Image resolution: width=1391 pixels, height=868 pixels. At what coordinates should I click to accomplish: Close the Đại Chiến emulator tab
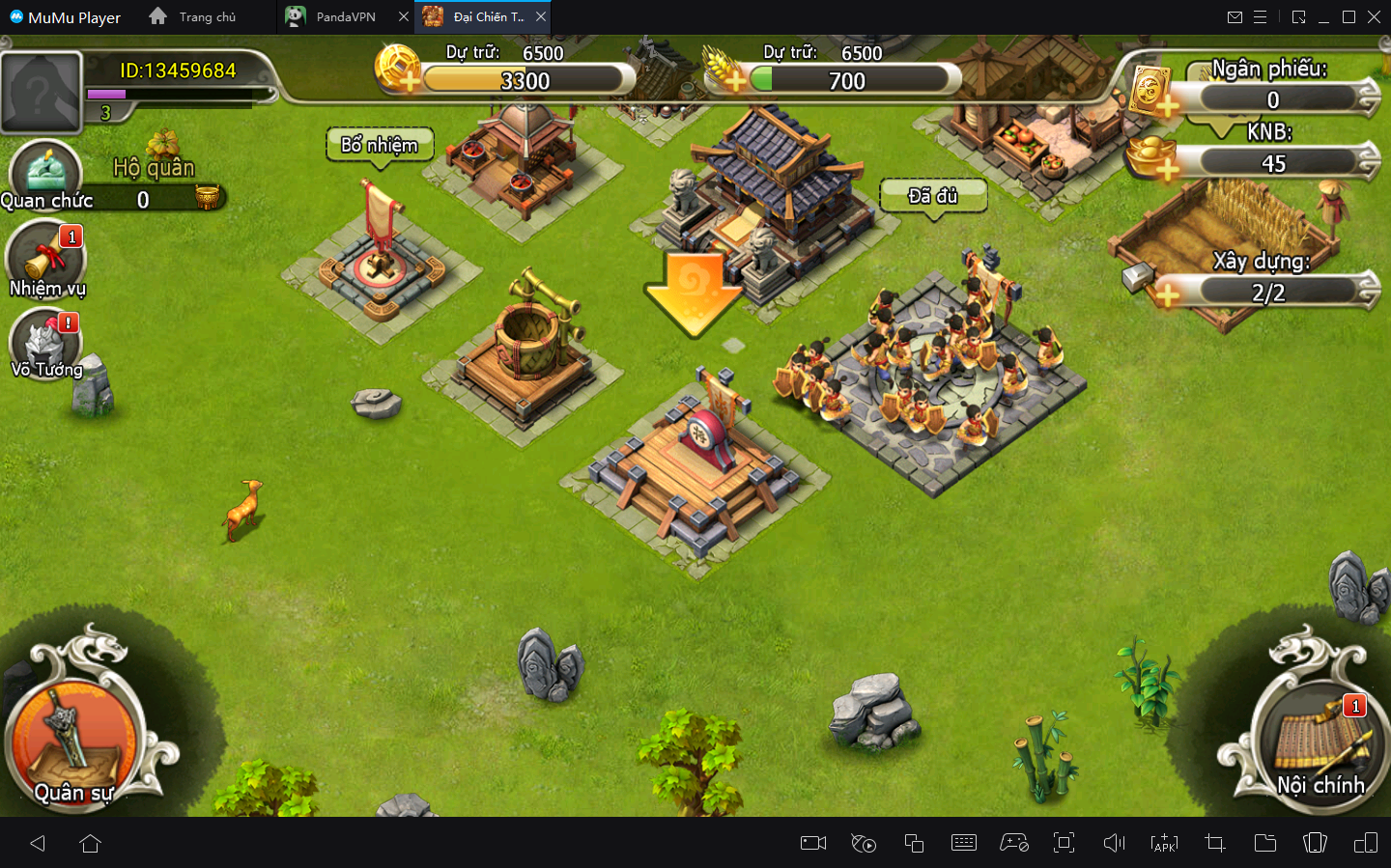tap(541, 17)
